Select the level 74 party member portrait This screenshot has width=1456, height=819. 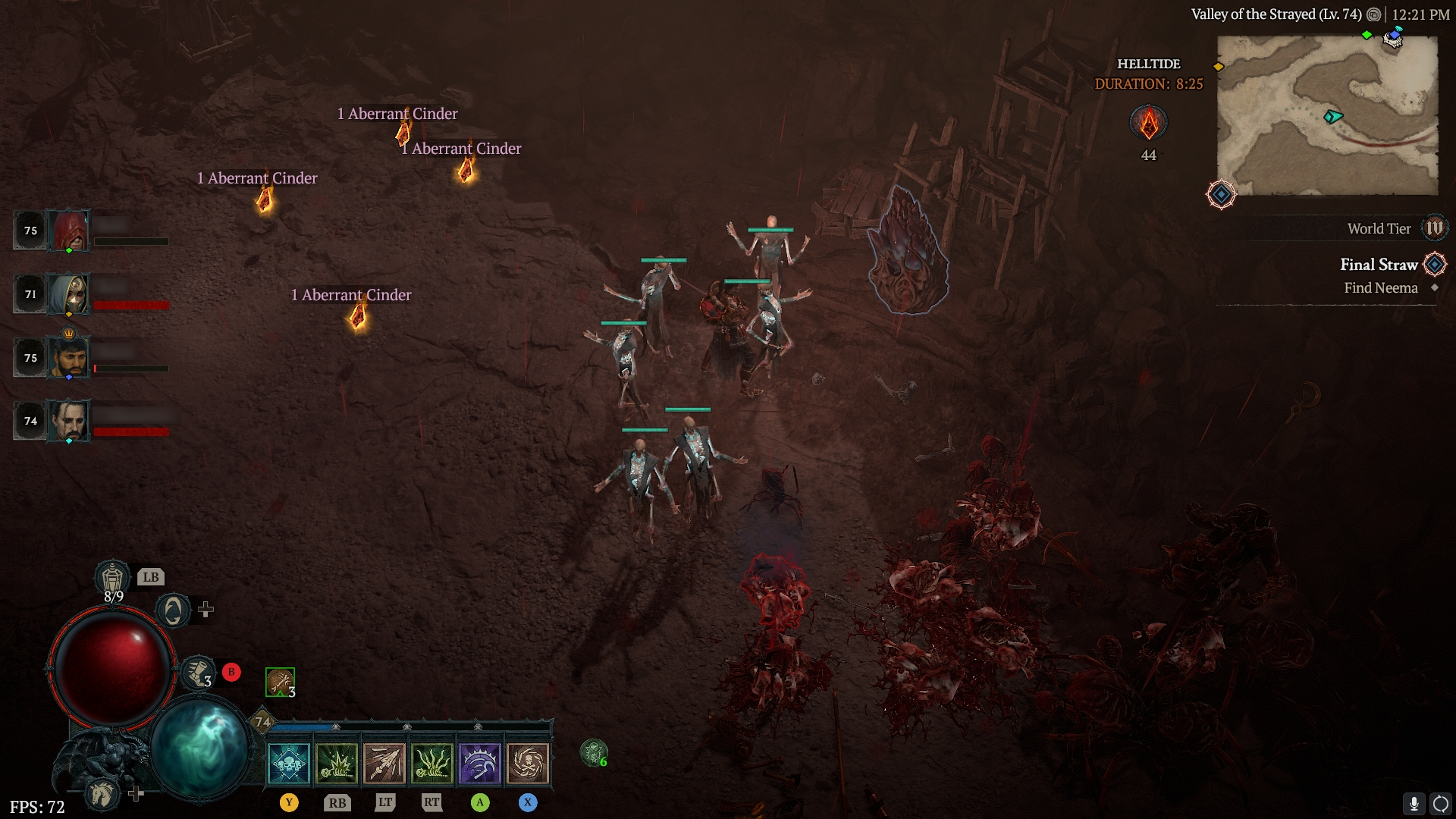click(69, 421)
